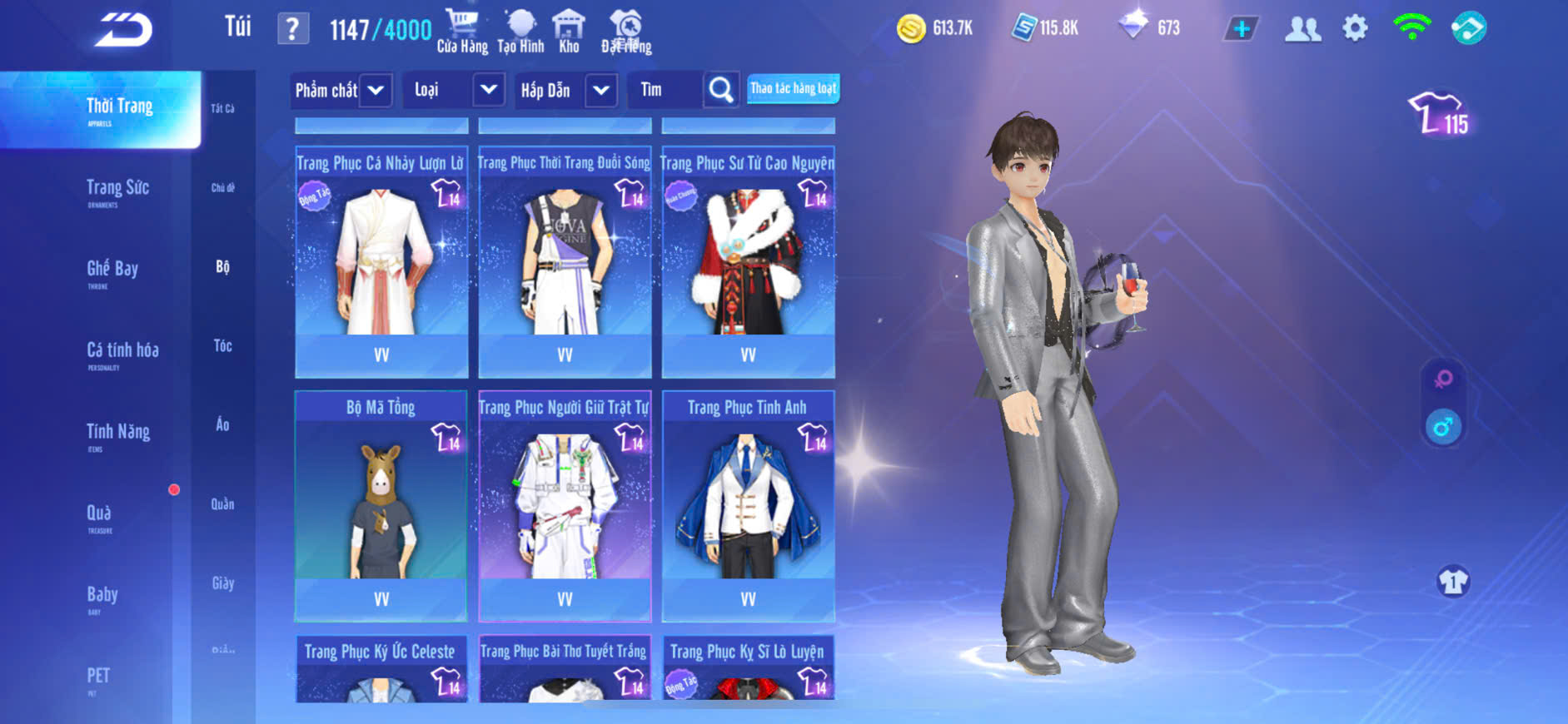Switch to the Trang Sức tab
Image resolution: width=1568 pixels, height=724 pixels.
117,191
